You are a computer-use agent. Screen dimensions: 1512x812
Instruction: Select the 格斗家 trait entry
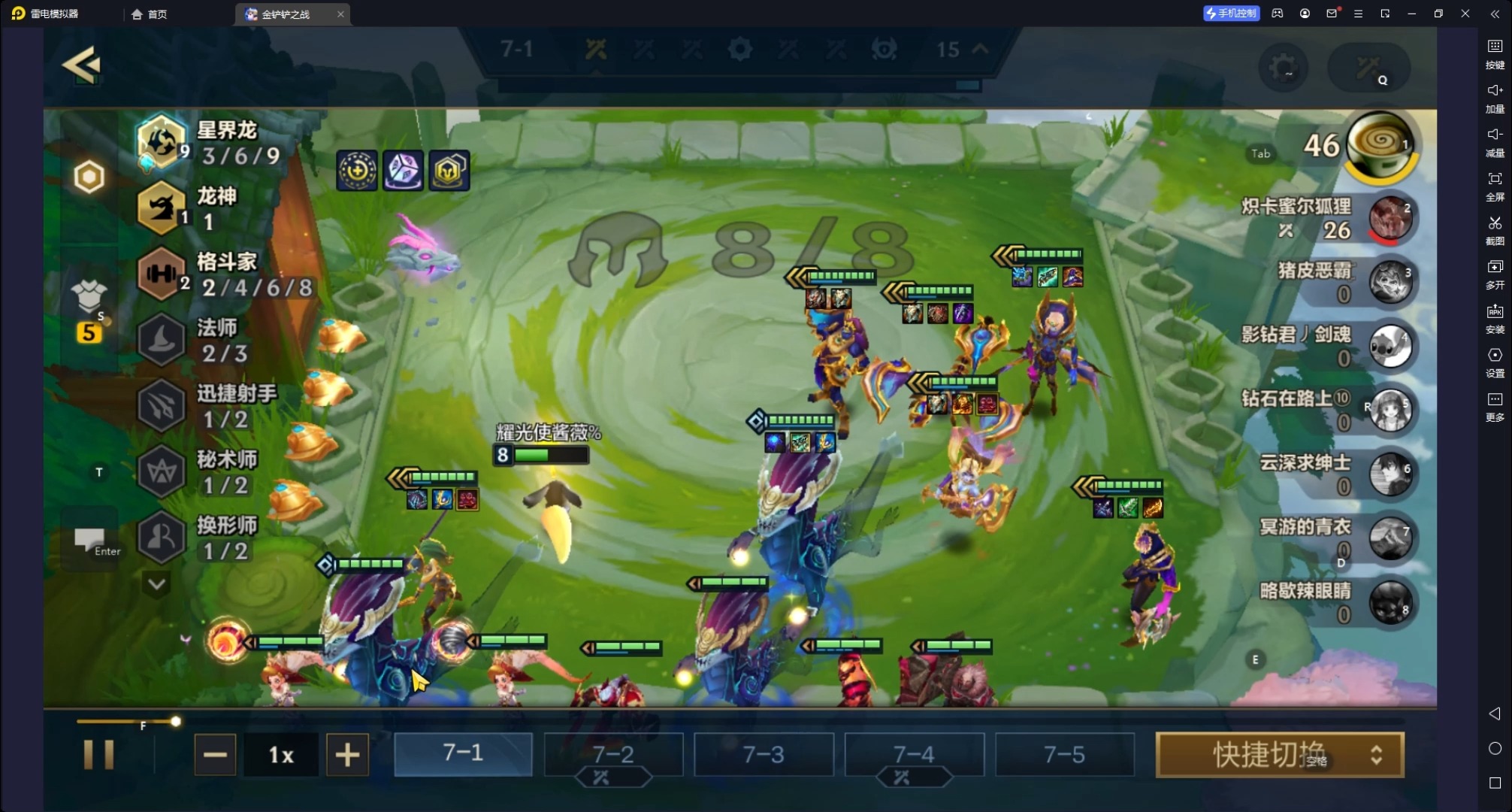[225, 274]
